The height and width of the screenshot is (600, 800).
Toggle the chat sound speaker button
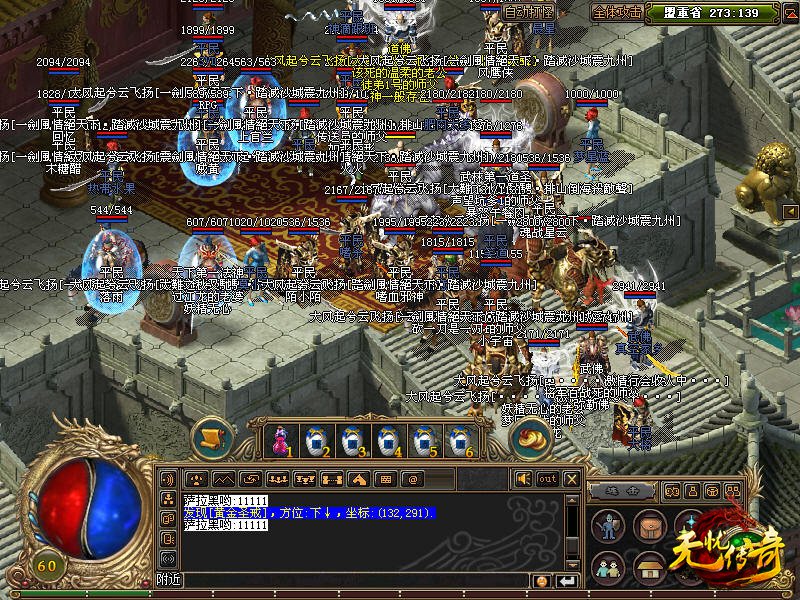[521, 479]
